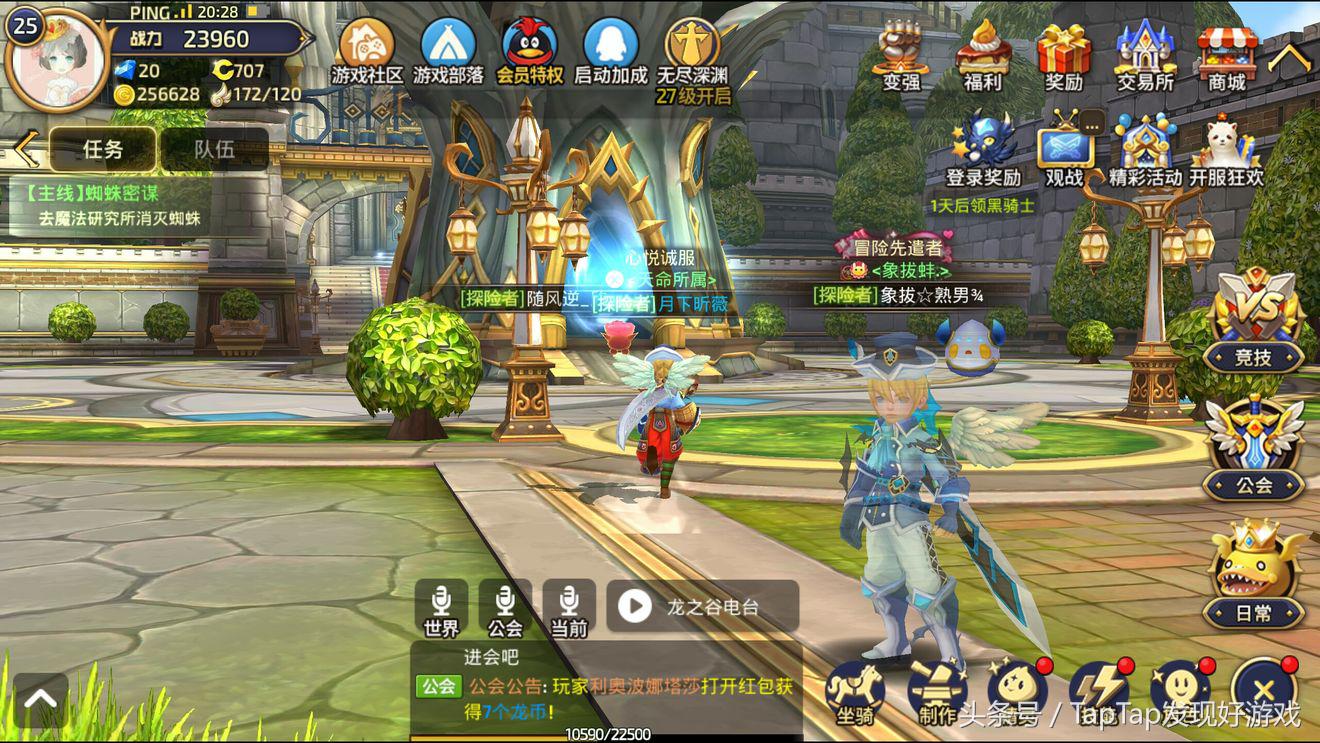The image size is (1320, 743).
Task: Open the 蜘蛛密谋 main quest tracker
Action: click(110, 205)
